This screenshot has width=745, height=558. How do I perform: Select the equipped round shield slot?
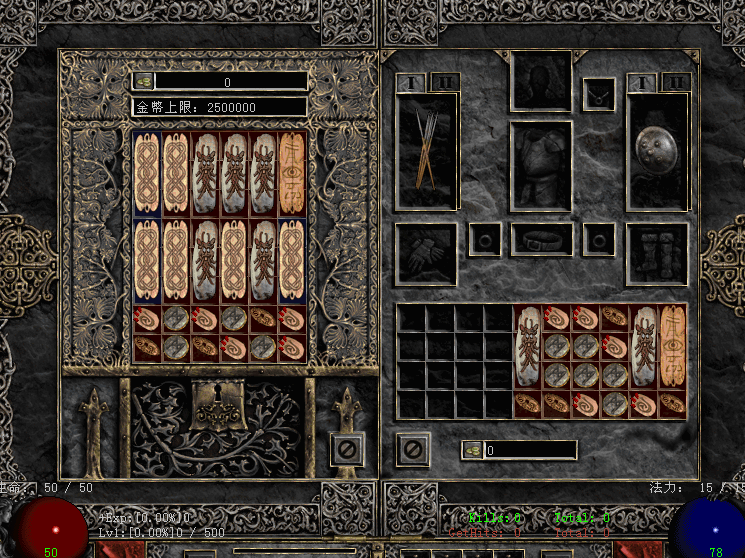657,150
